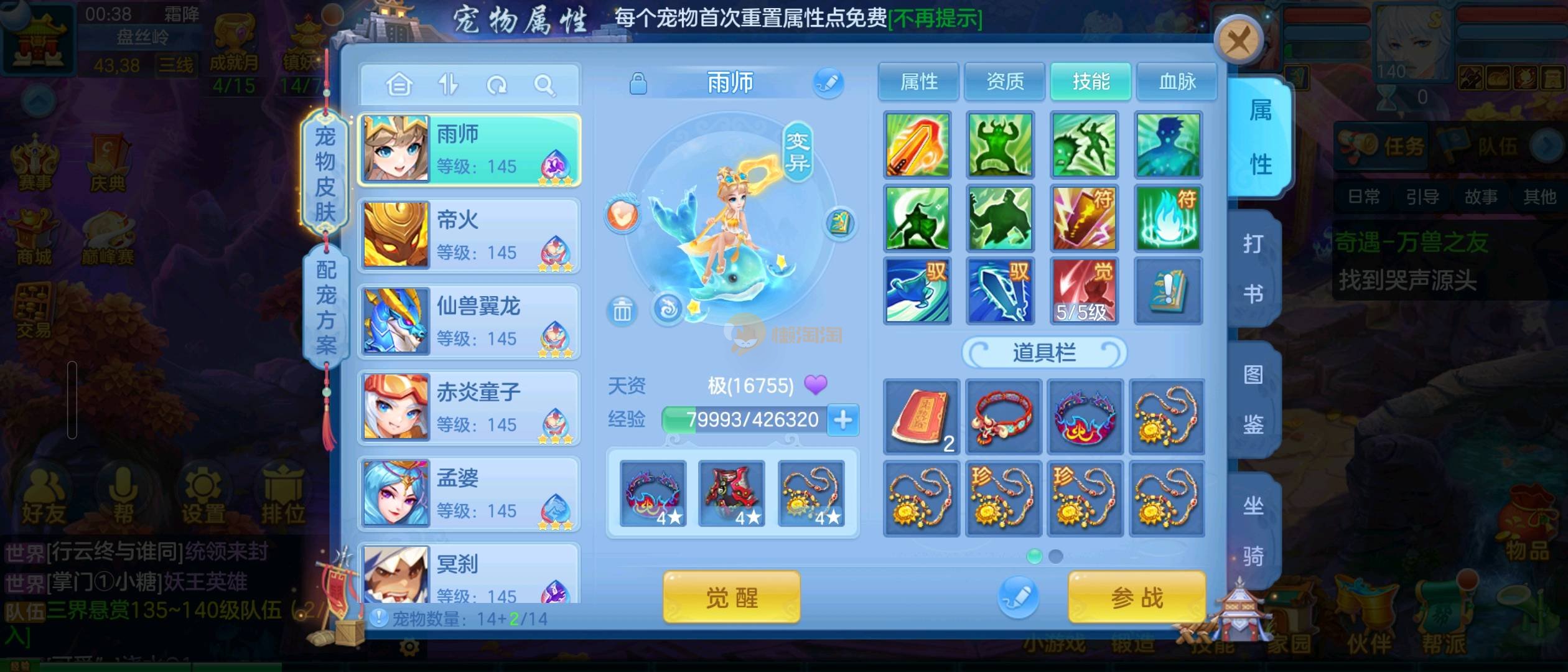
Task: Show the 血脉 tab
Action: 1177,82
